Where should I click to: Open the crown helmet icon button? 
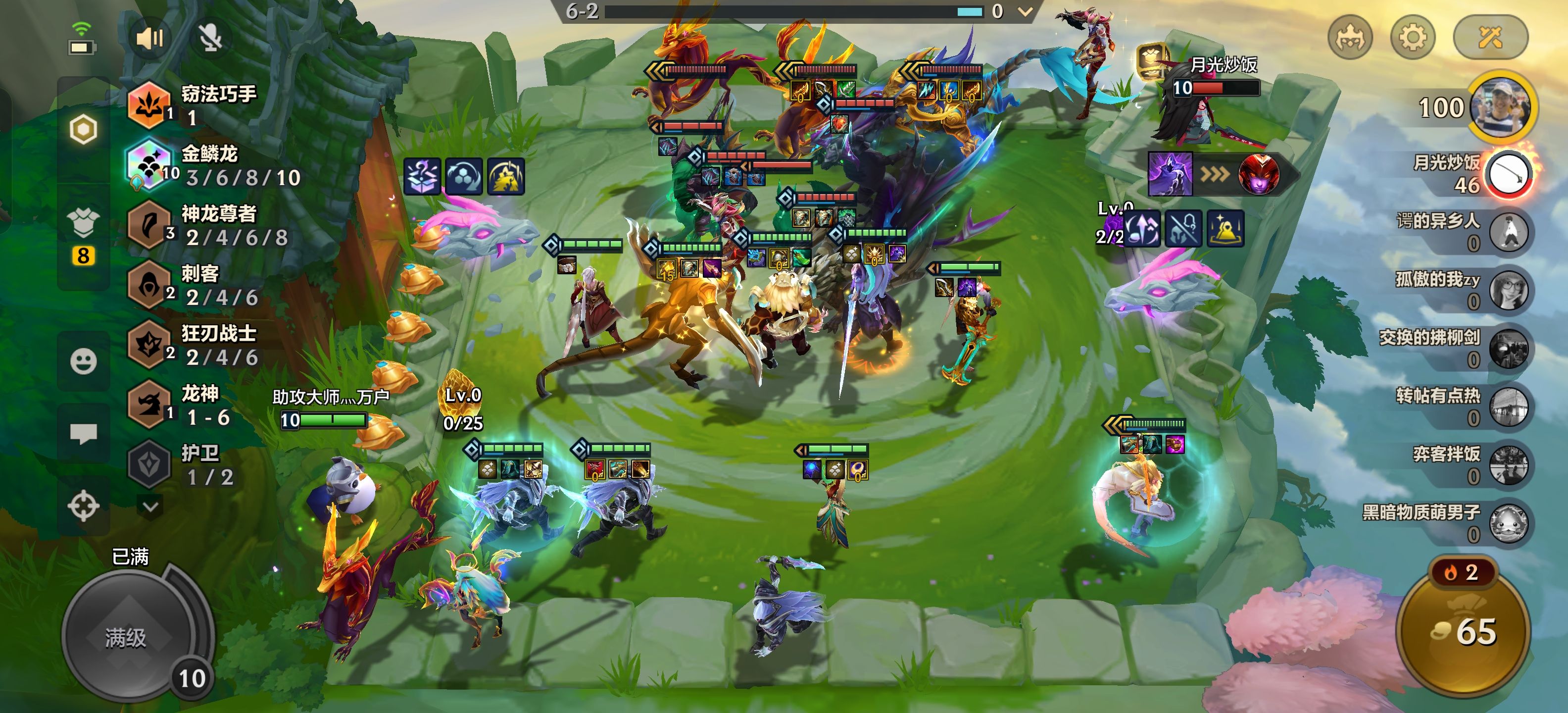tap(1349, 38)
